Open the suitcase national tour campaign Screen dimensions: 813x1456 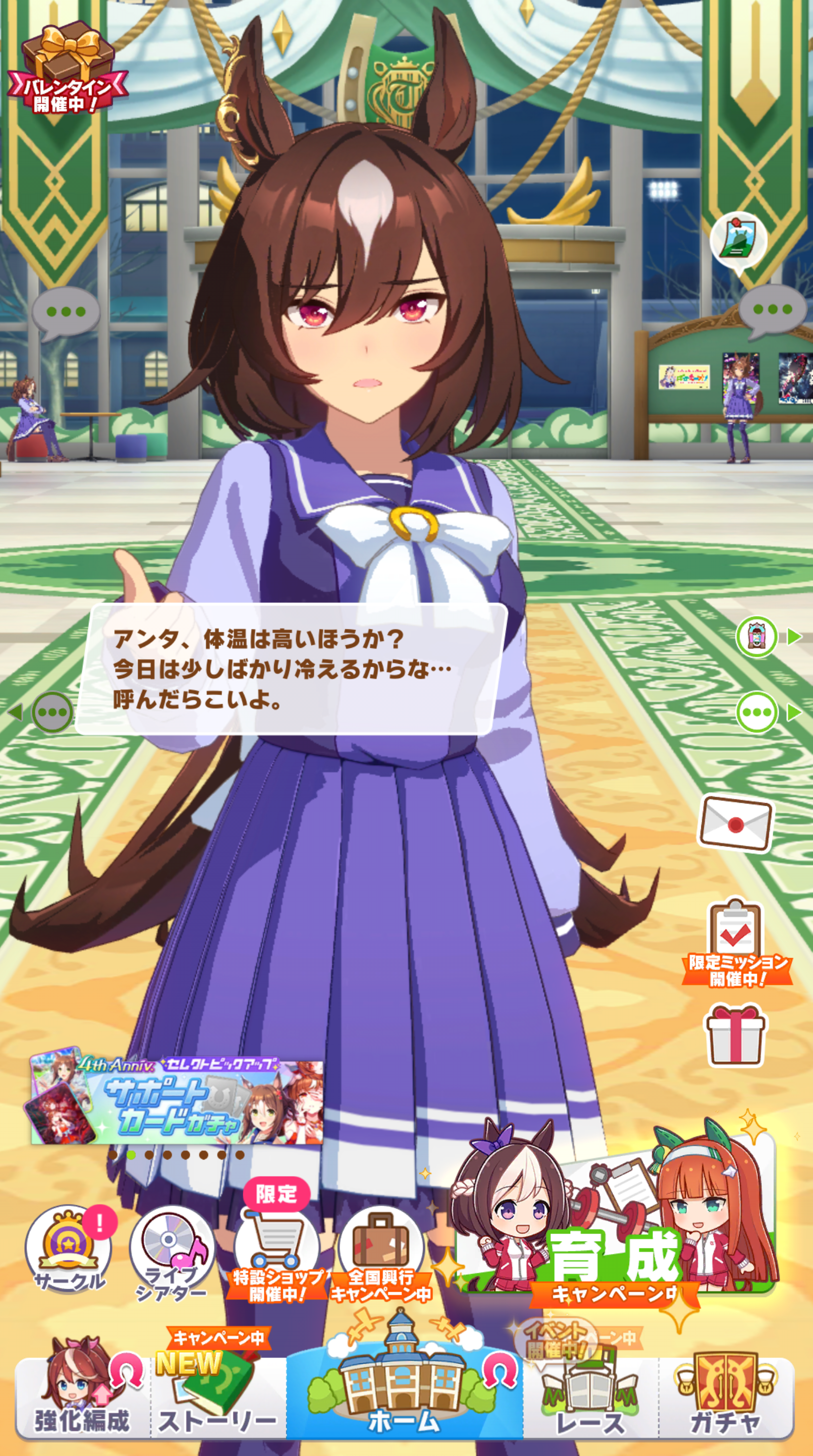pos(380,1249)
